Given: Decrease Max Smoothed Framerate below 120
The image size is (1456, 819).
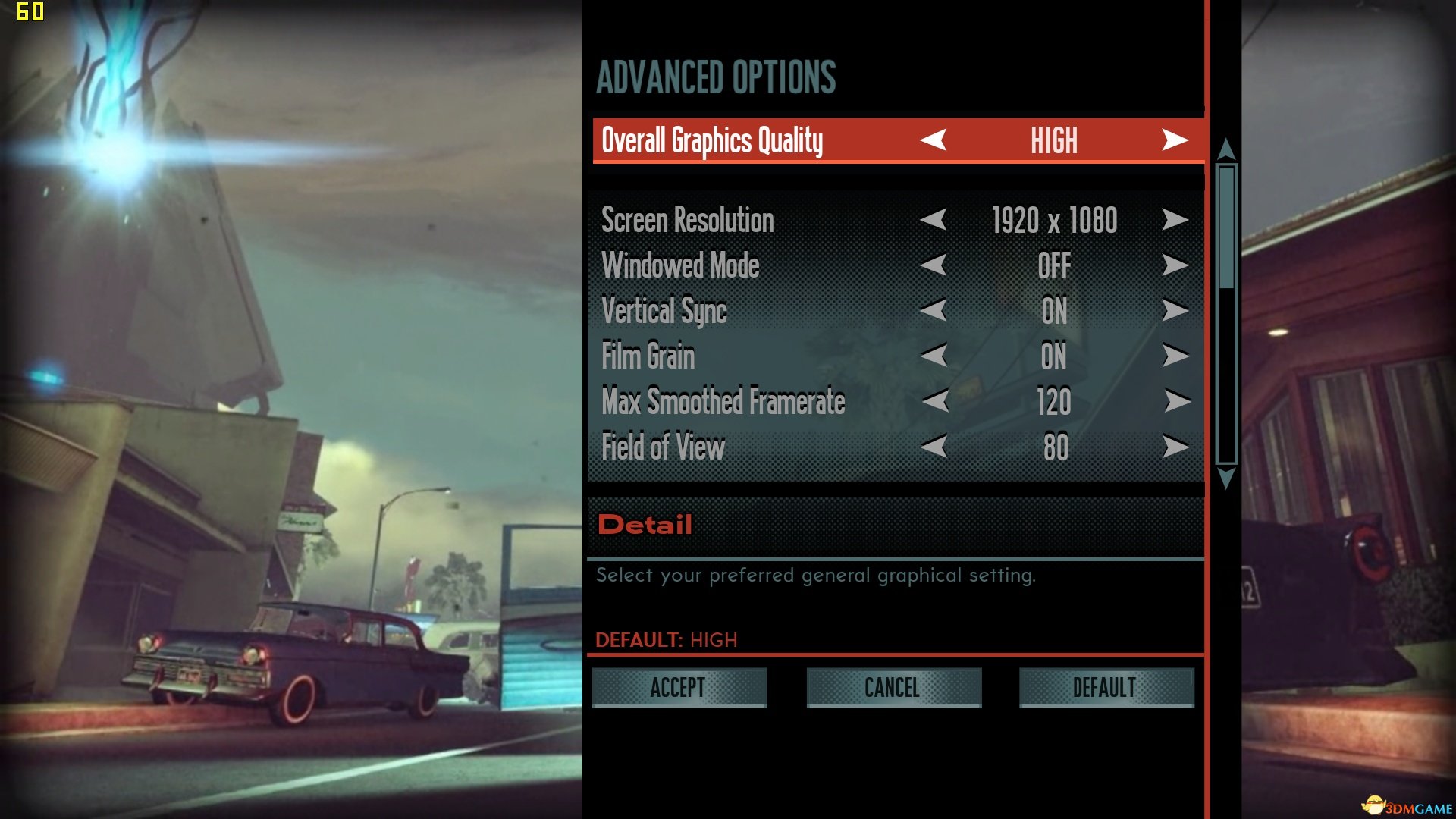Looking at the screenshot, I should 935,401.
